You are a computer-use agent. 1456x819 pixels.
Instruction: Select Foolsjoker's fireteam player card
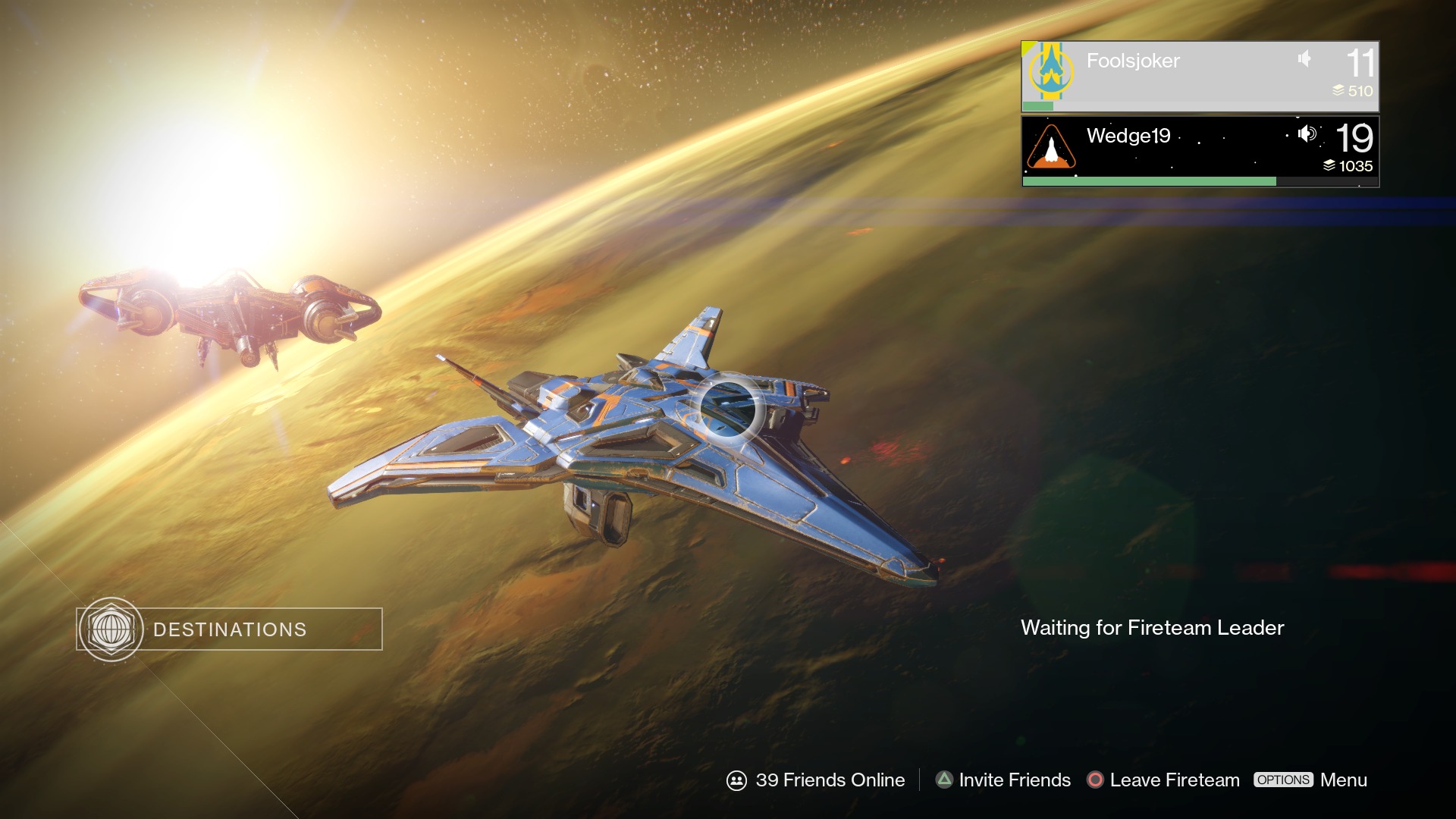coord(1200,76)
